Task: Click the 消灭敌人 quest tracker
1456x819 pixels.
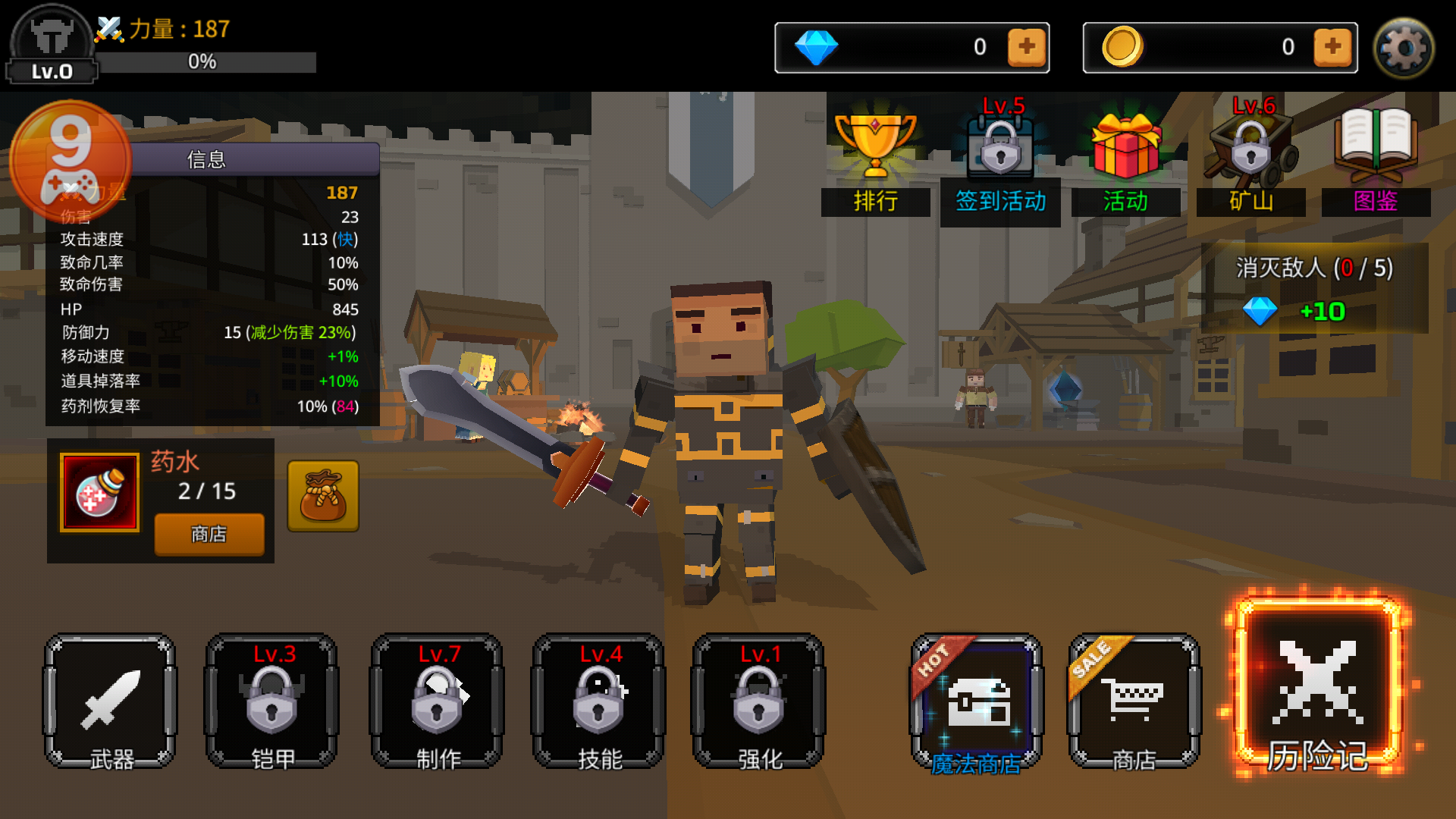Action: click(1314, 288)
